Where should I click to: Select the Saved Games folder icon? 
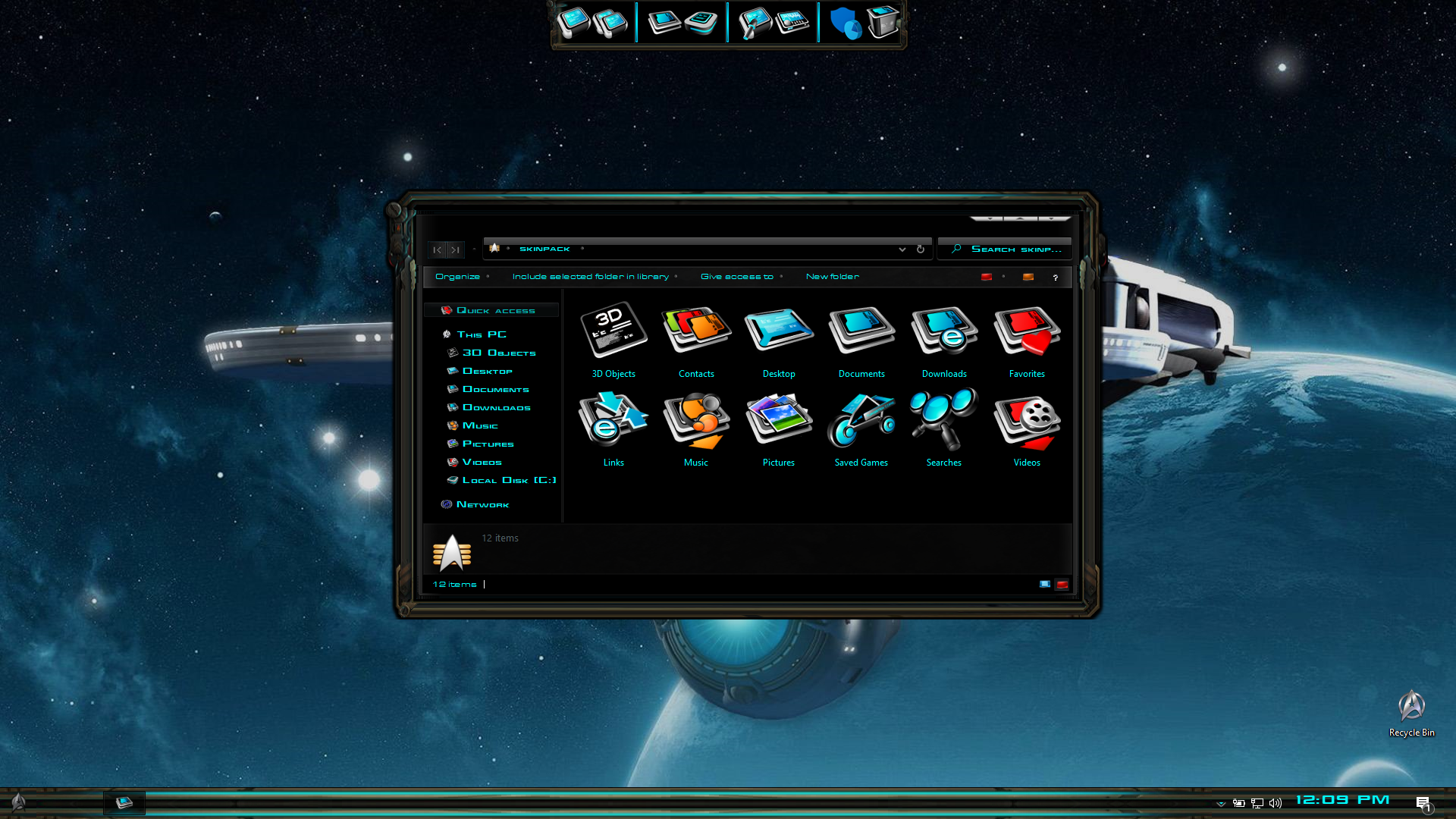[x=861, y=419]
